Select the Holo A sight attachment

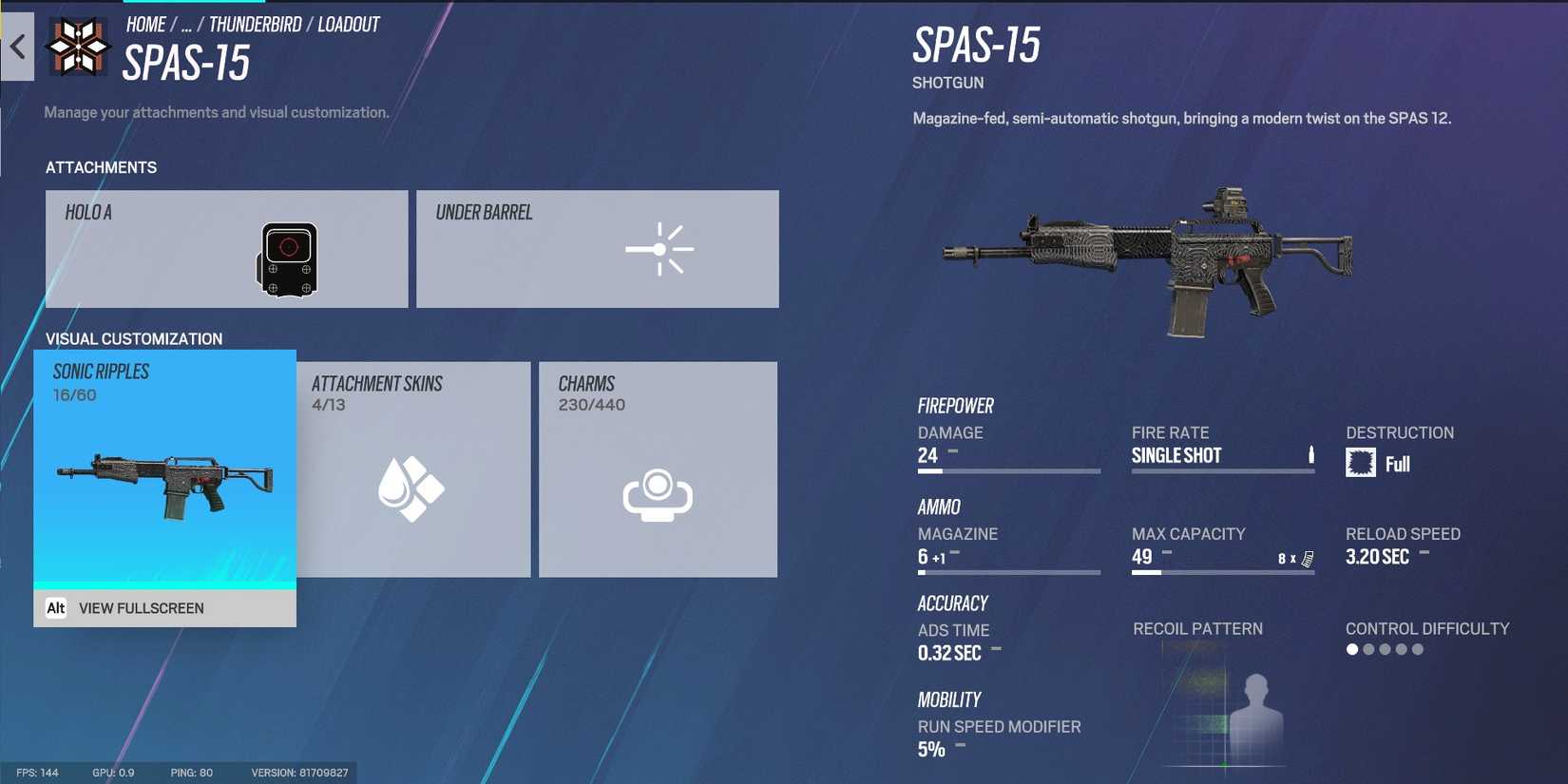(226, 249)
